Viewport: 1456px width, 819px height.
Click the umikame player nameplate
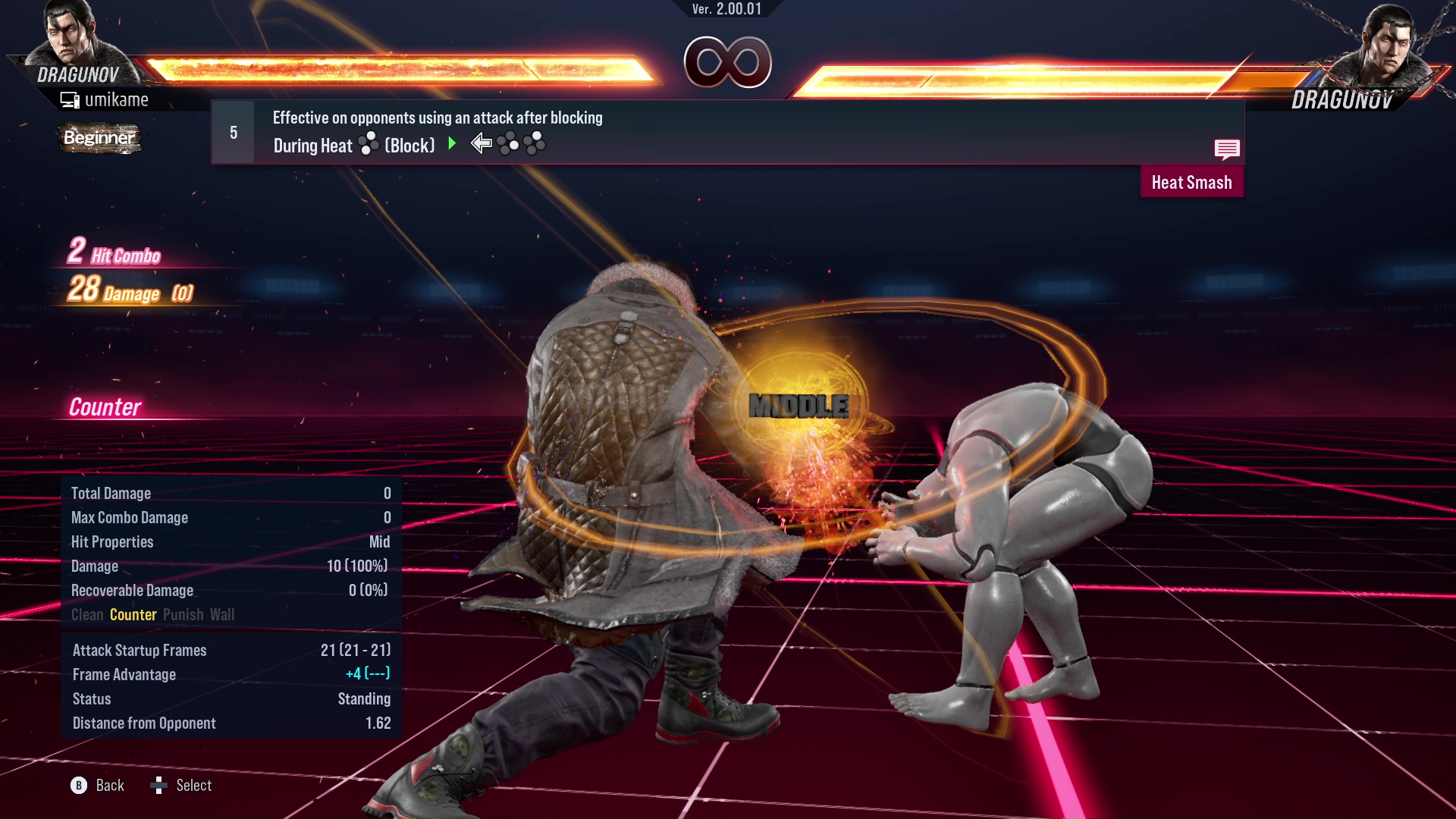pyautogui.click(x=106, y=99)
